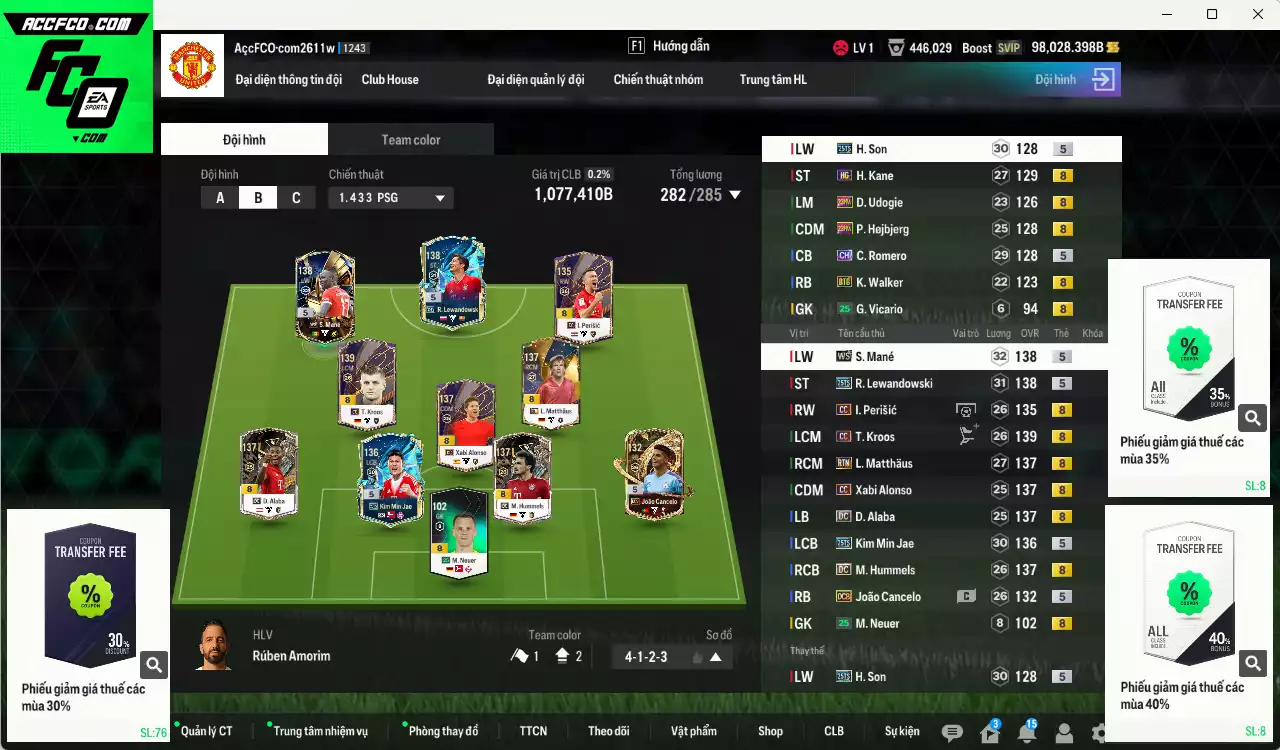Open the Club House menu
Viewport: 1280px width, 750px height.
(390, 79)
